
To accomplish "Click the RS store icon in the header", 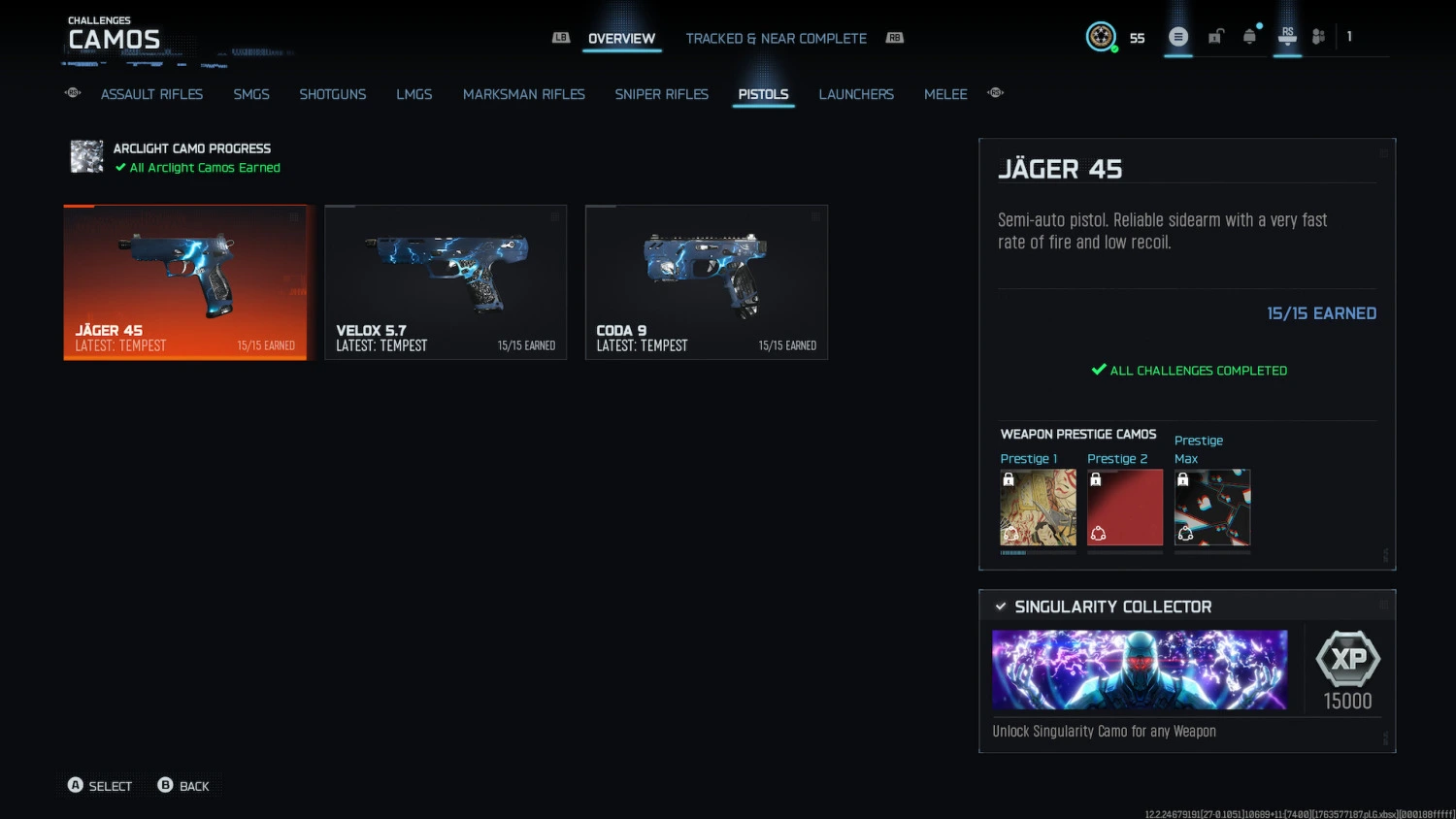I will (x=1287, y=35).
